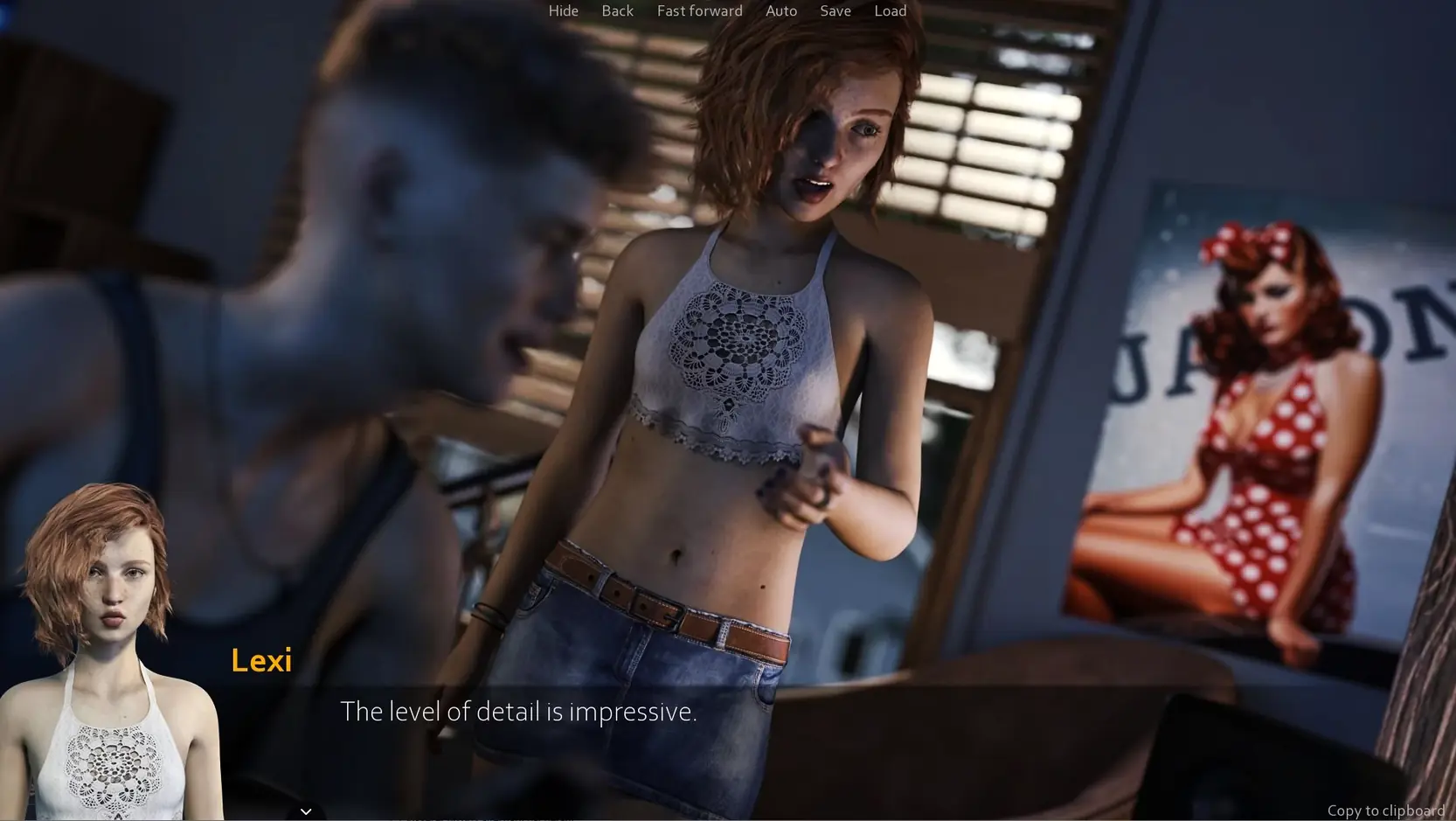Image resolution: width=1456 pixels, height=821 pixels.
Task: Select Back from the top menu
Action: (x=617, y=10)
